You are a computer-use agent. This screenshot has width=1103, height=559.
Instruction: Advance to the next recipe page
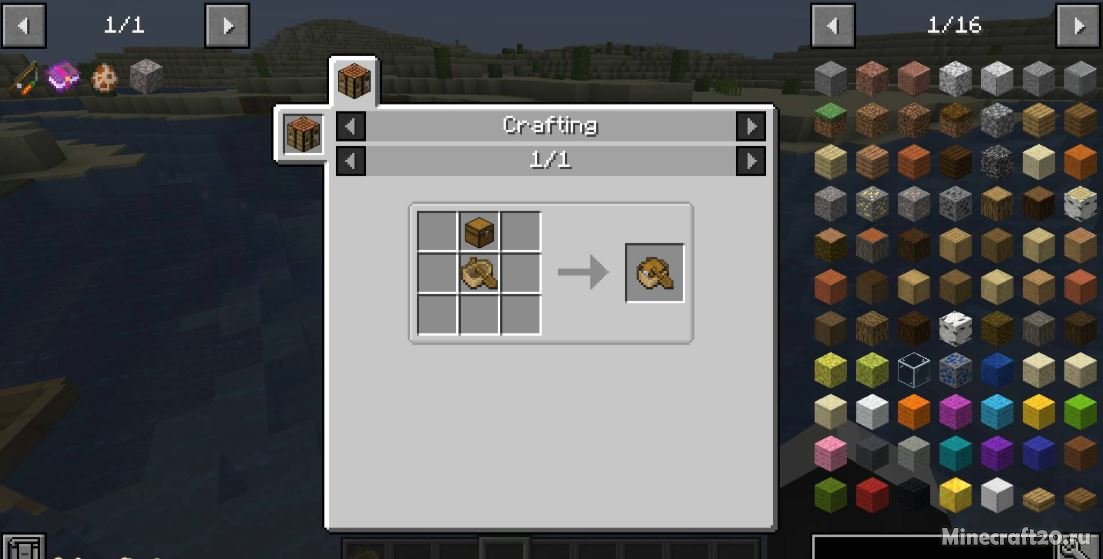coord(750,160)
